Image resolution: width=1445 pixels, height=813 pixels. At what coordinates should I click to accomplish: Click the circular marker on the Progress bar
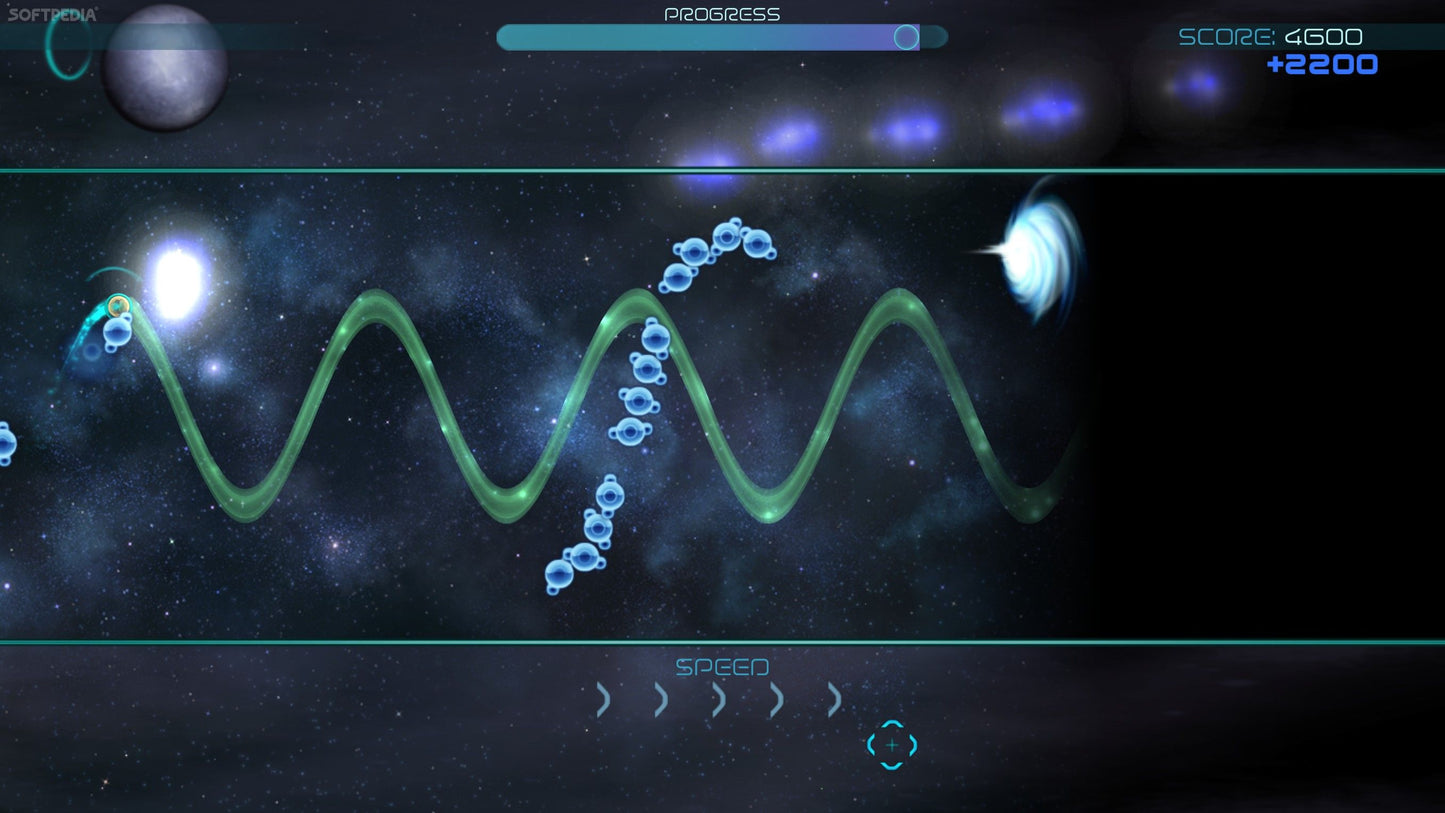click(907, 37)
